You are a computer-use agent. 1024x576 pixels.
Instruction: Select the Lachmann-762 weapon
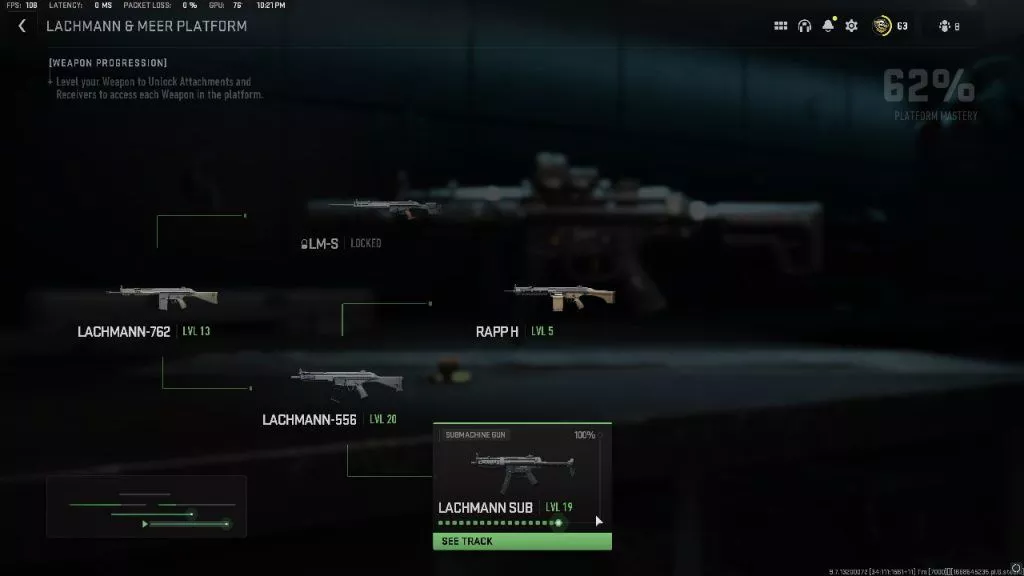[162, 298]
